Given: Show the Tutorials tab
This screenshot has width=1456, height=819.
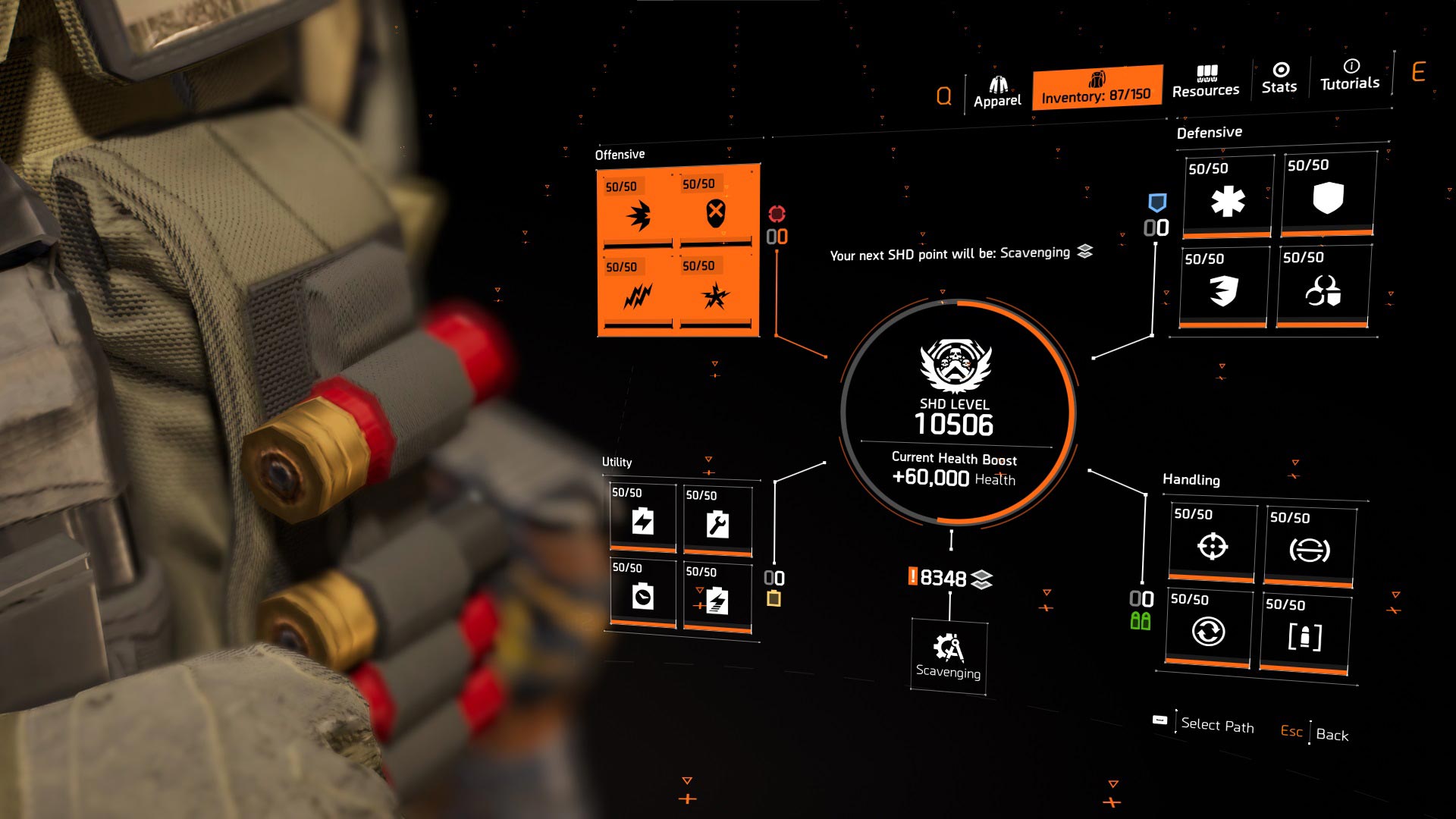Looking at the screenshot, I should (1350, 75).
